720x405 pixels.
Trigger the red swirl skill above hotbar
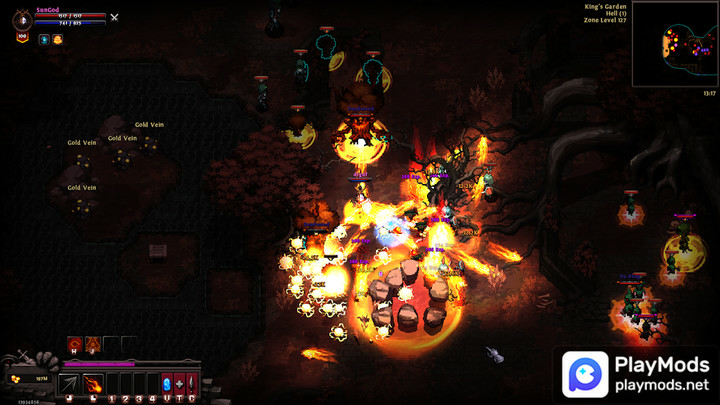73,344
